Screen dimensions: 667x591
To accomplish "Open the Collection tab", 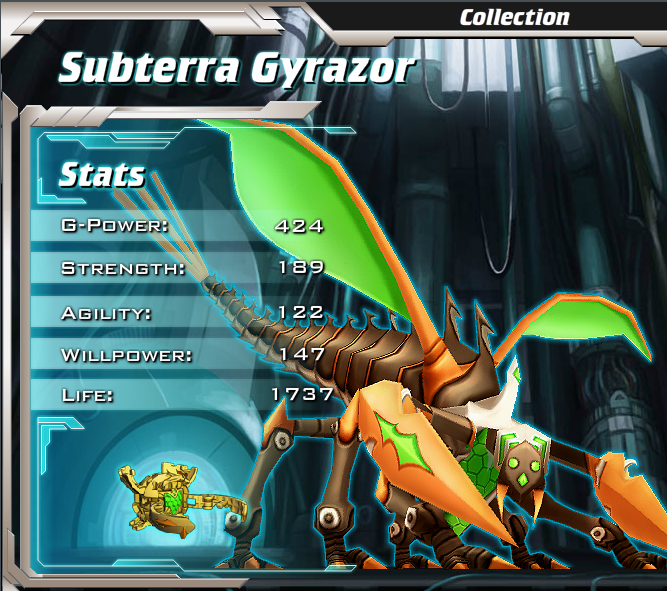I will click(x=514, y=17).
